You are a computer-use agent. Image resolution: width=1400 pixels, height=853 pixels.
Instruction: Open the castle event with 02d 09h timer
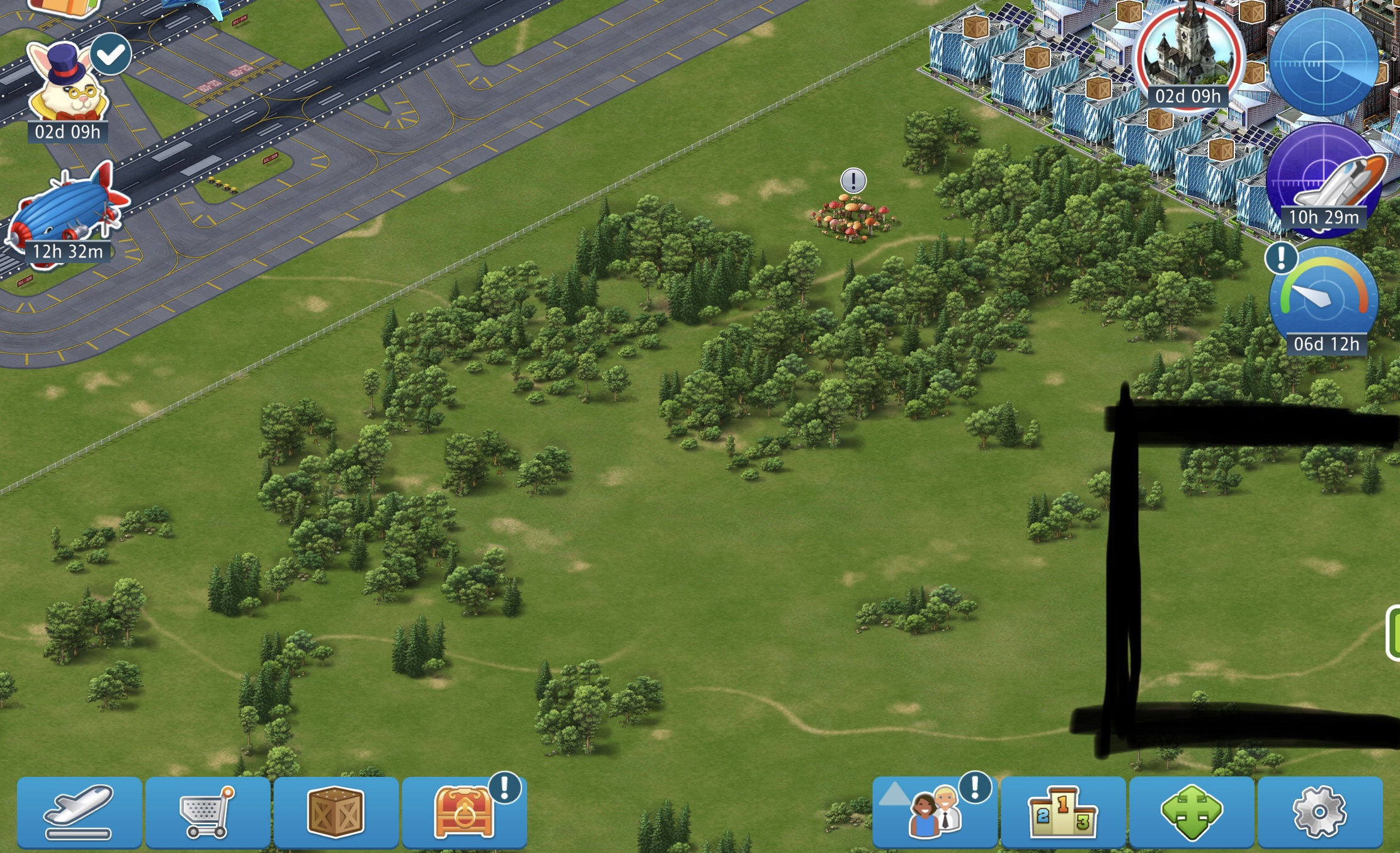[1188, 54]
